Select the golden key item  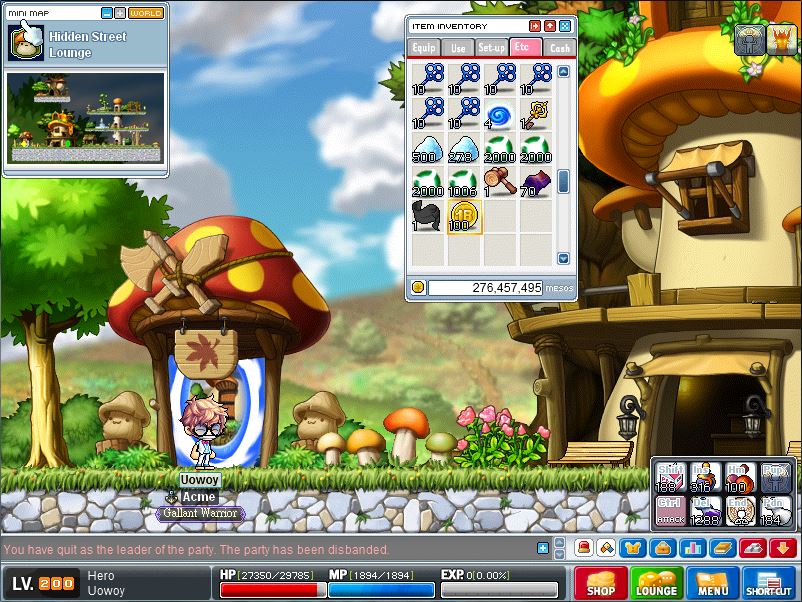point(535,114)
